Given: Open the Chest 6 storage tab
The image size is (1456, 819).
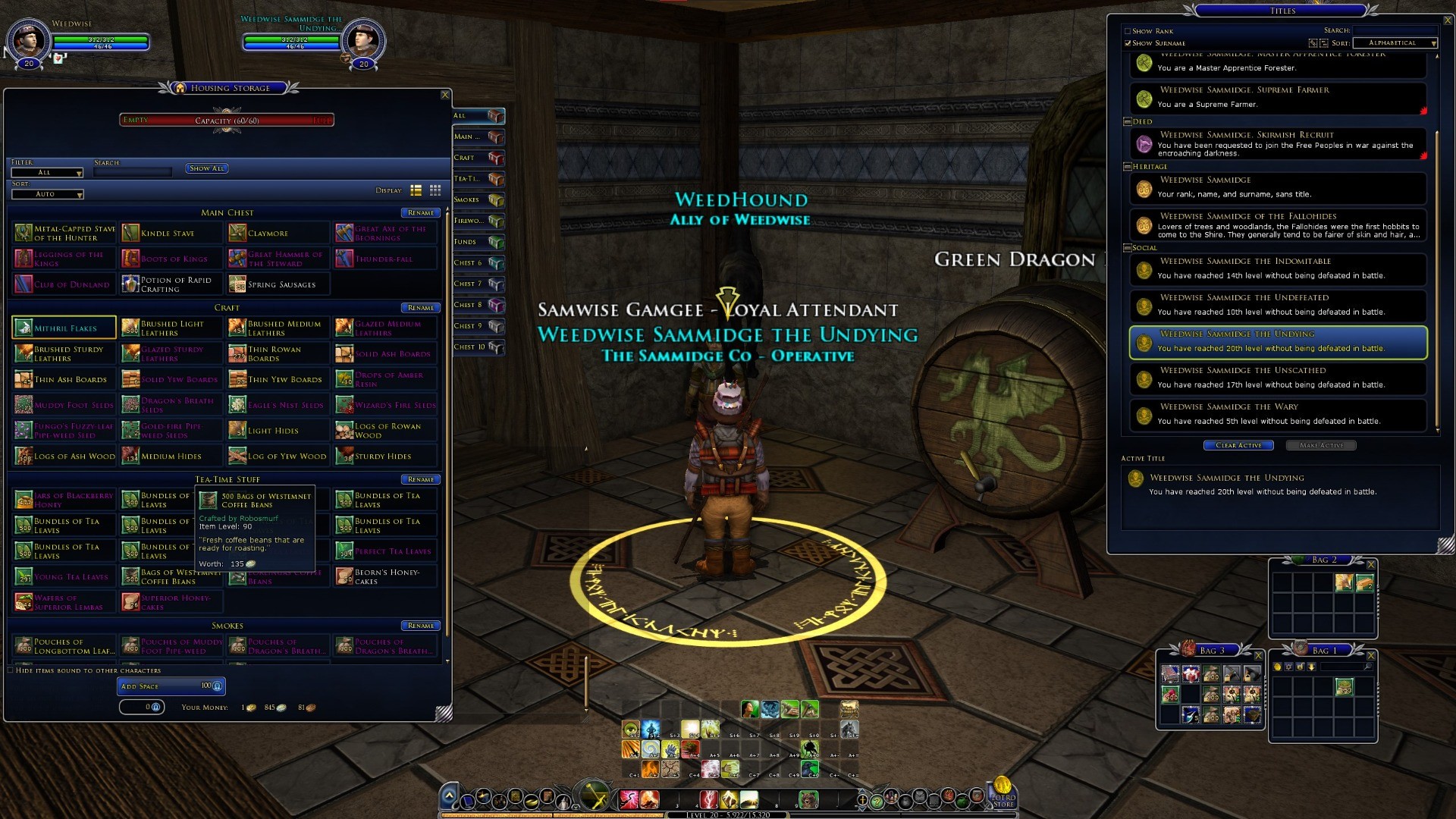Looking at the screenshot, I should click(x=479, y=263).
